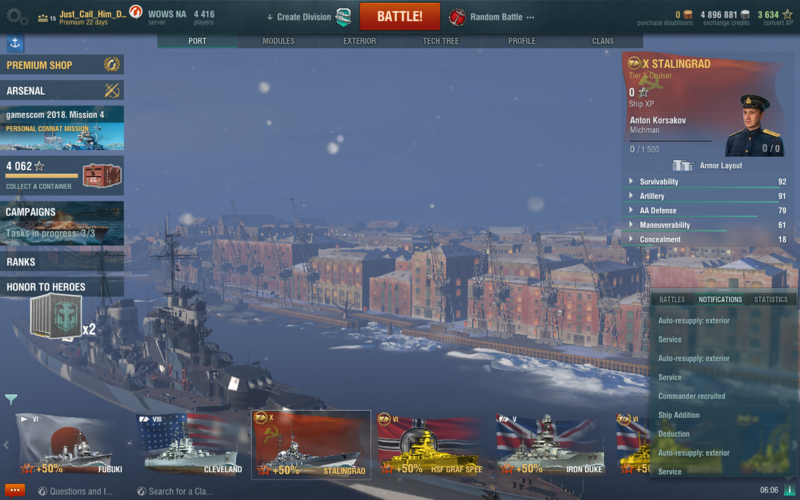Go to the Tech Tree tab
Screen dimensions: 800x500
[440, 41]
